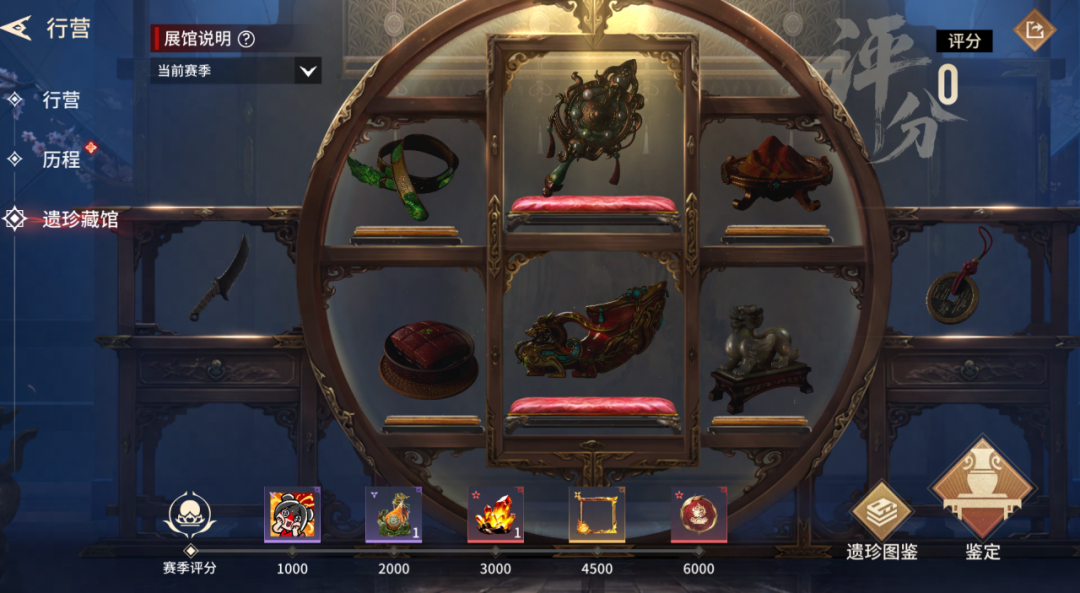
Task: Choose the braised pork dish relic
Action: click(428, 356)
